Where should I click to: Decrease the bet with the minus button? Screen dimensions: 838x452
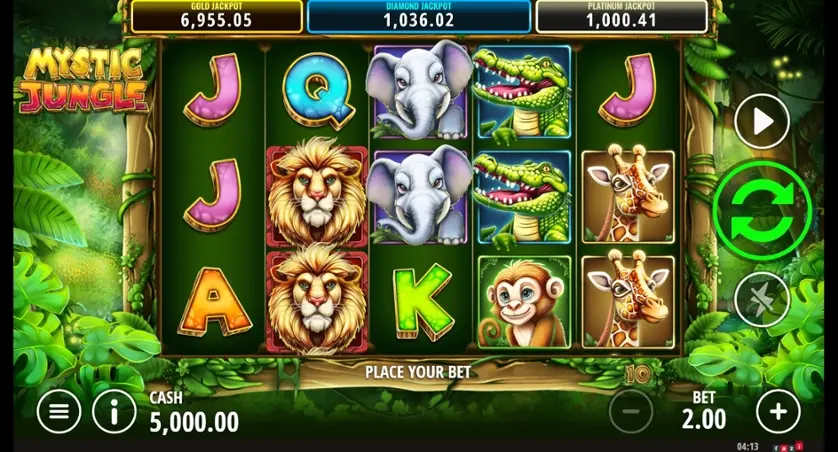tap(631, 410)
